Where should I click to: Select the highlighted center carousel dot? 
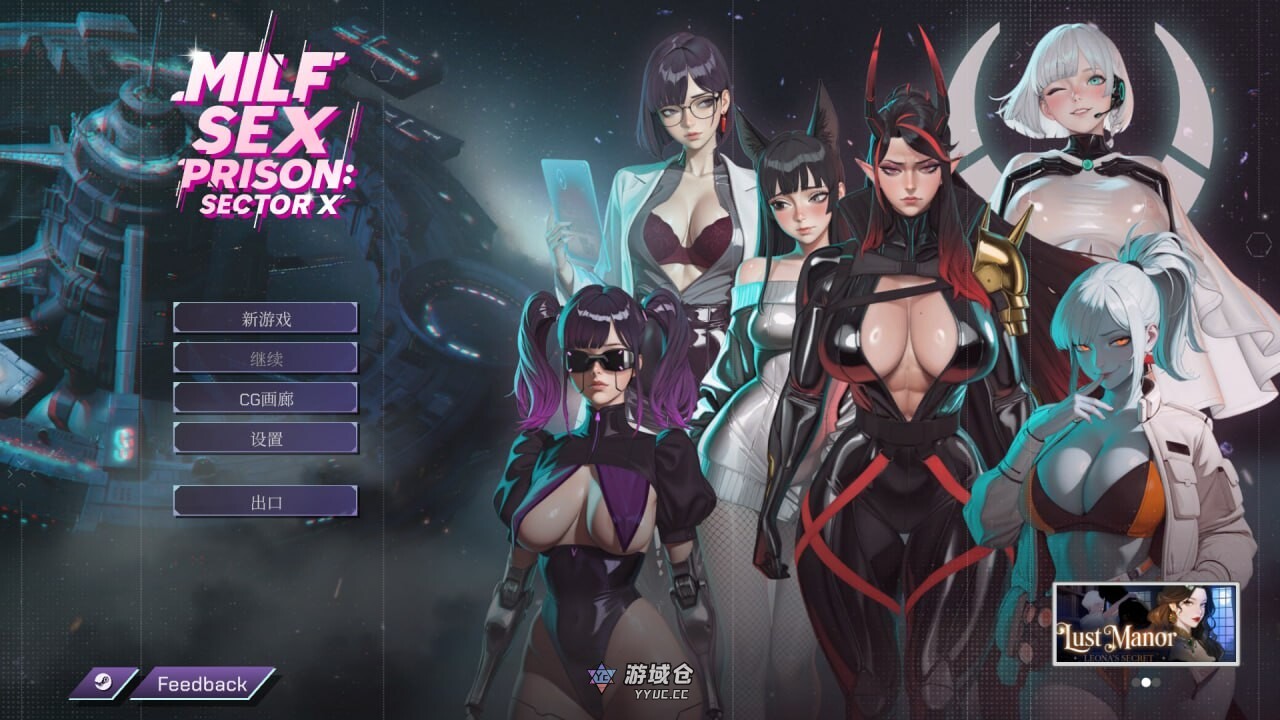coord(1146,683)
